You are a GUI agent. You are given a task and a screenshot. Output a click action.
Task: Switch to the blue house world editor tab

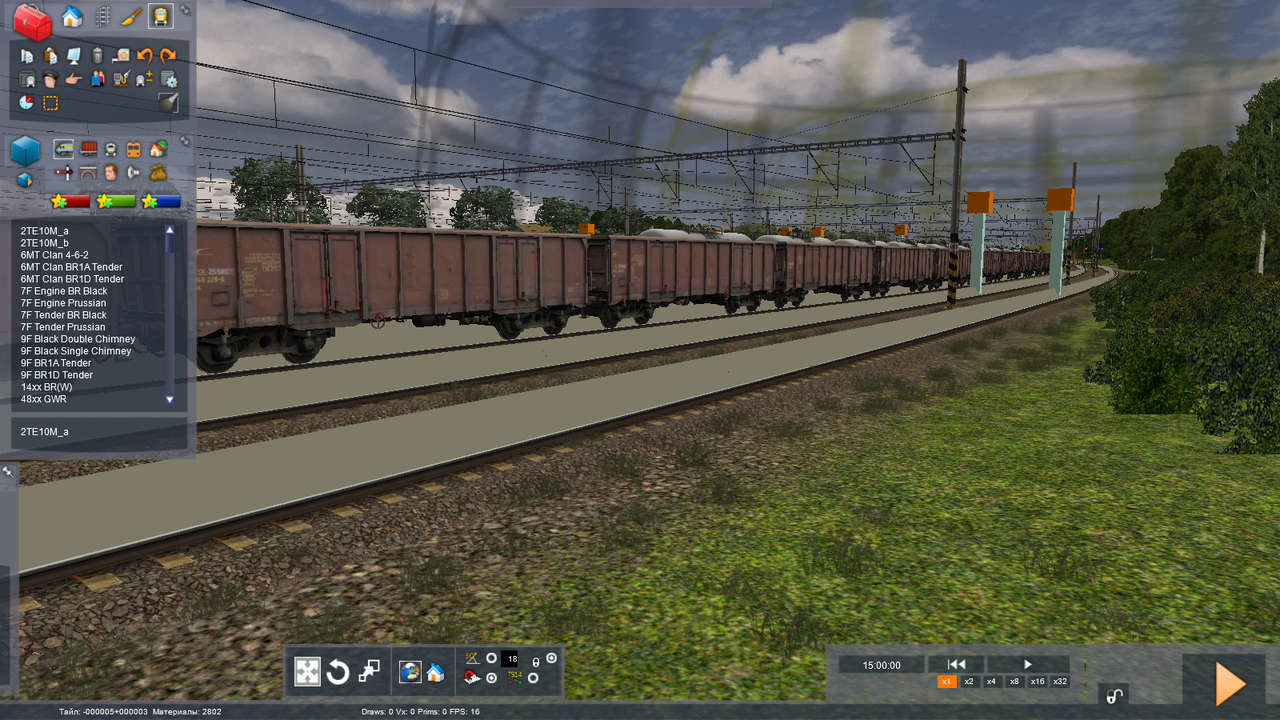pyautogui.click(x=72, y=16)
